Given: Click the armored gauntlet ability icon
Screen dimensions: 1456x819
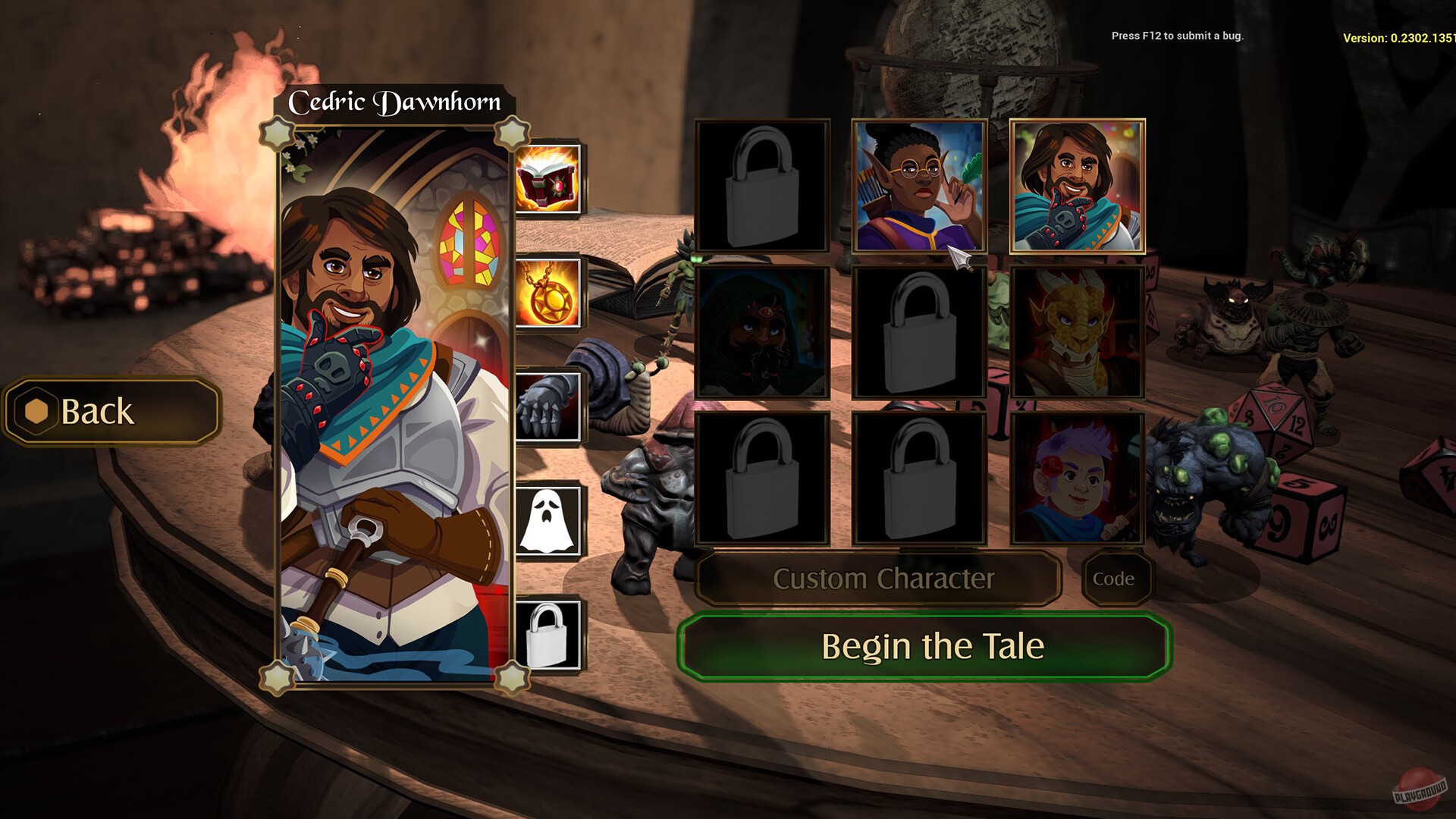Looking at the screenshot, I should (x=548, y=407).
